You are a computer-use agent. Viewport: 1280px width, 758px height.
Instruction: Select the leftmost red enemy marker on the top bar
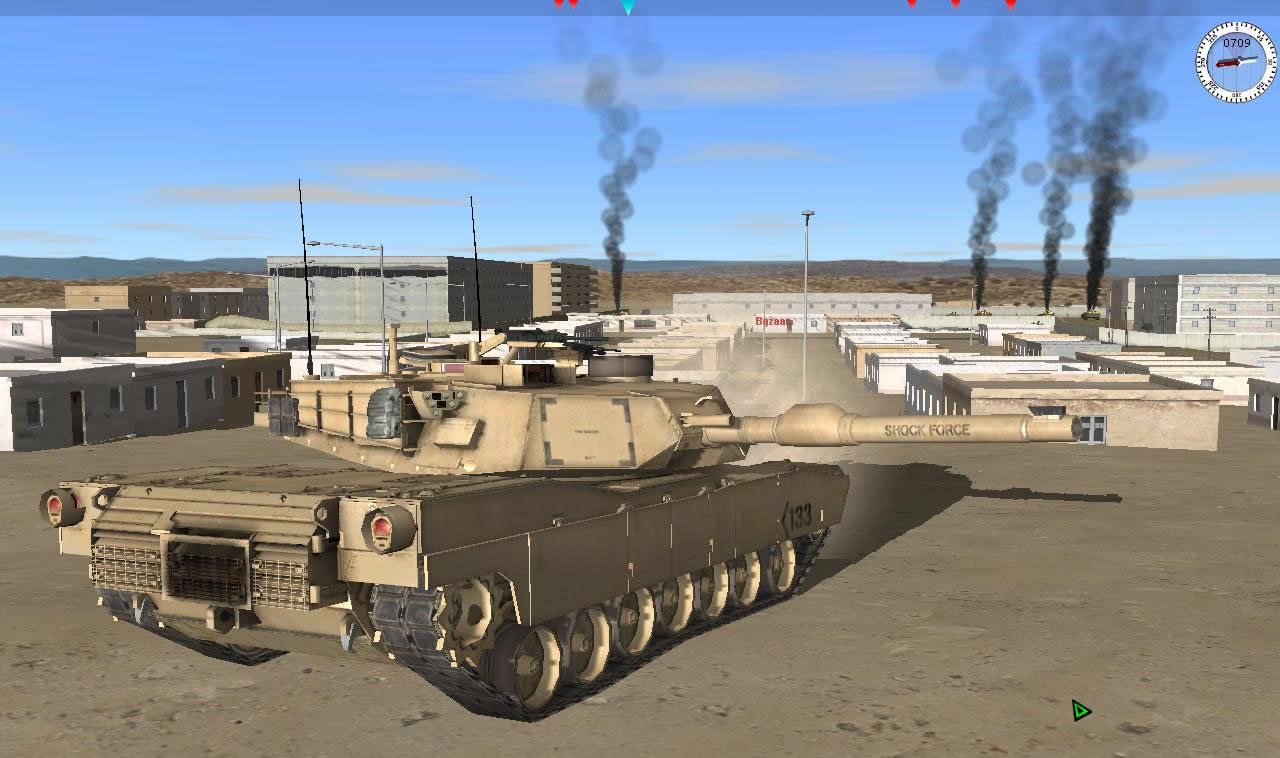tap(558, 5)
